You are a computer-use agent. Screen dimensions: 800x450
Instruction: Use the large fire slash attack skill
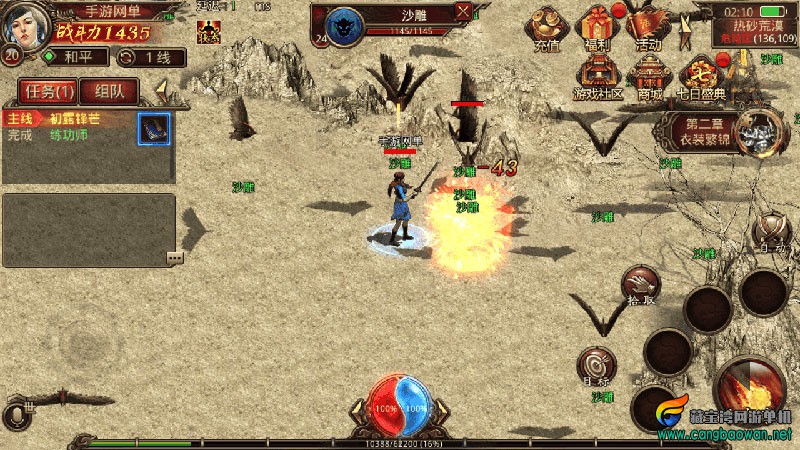[751, 390]
